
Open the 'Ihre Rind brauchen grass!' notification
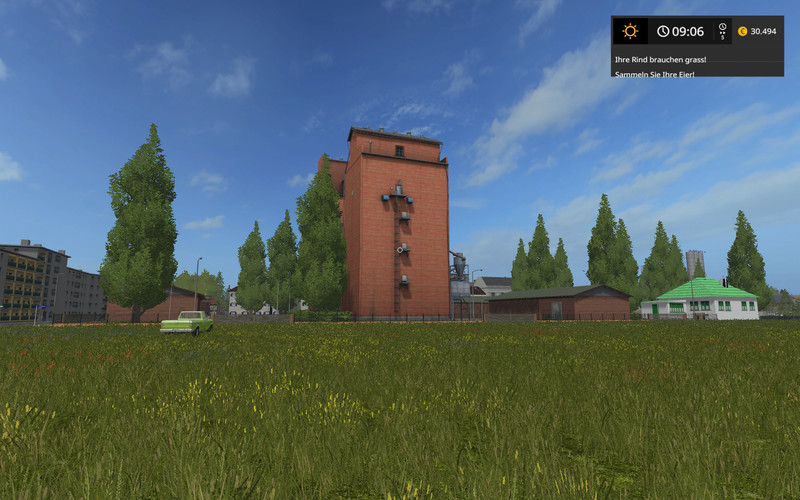click(x=660, y=59)
